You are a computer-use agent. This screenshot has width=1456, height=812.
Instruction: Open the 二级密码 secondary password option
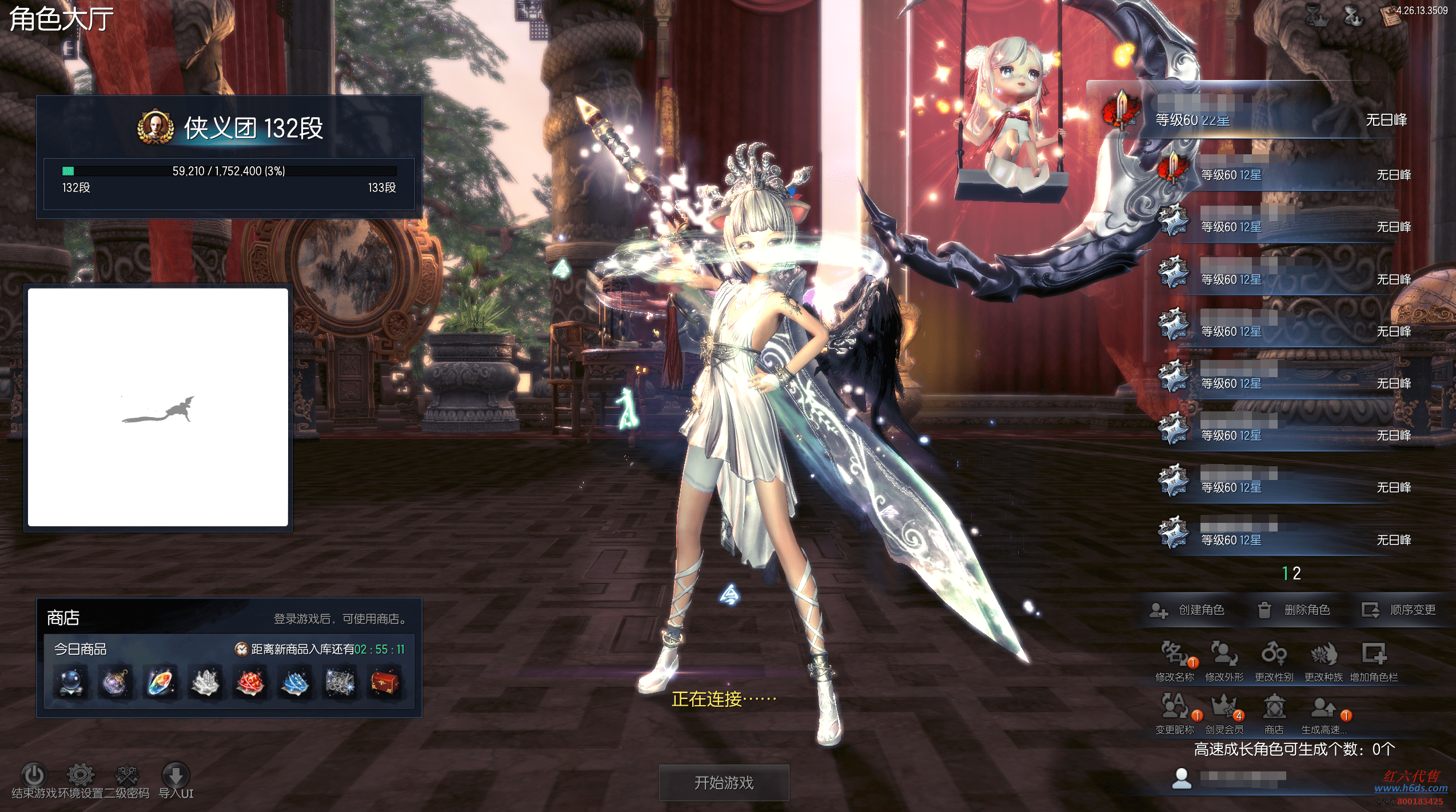[x=127, y=775]
